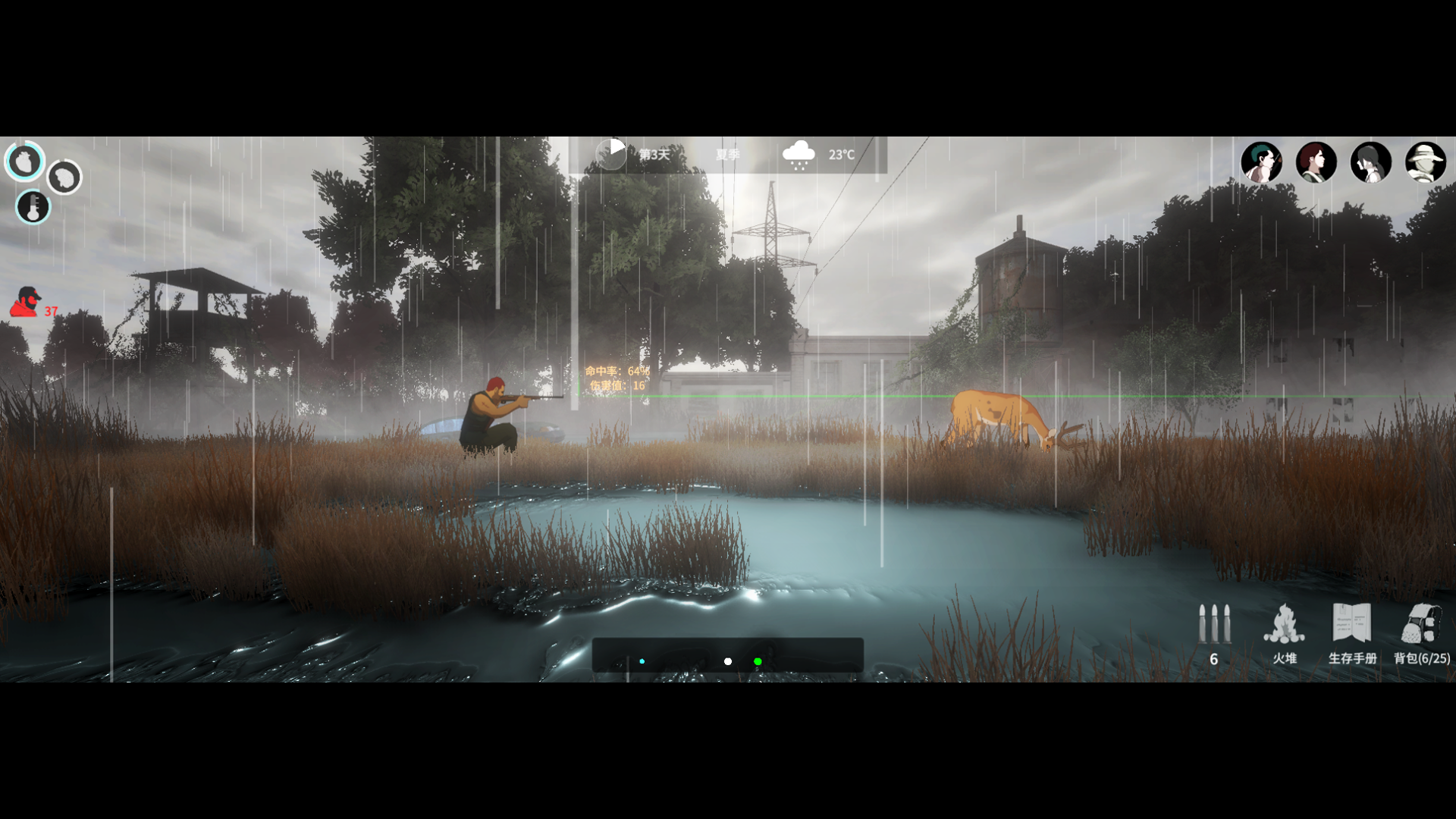The image size is (1456, 819).
Task: Select the green mohawk character portrait
Action: (1261, 162)
